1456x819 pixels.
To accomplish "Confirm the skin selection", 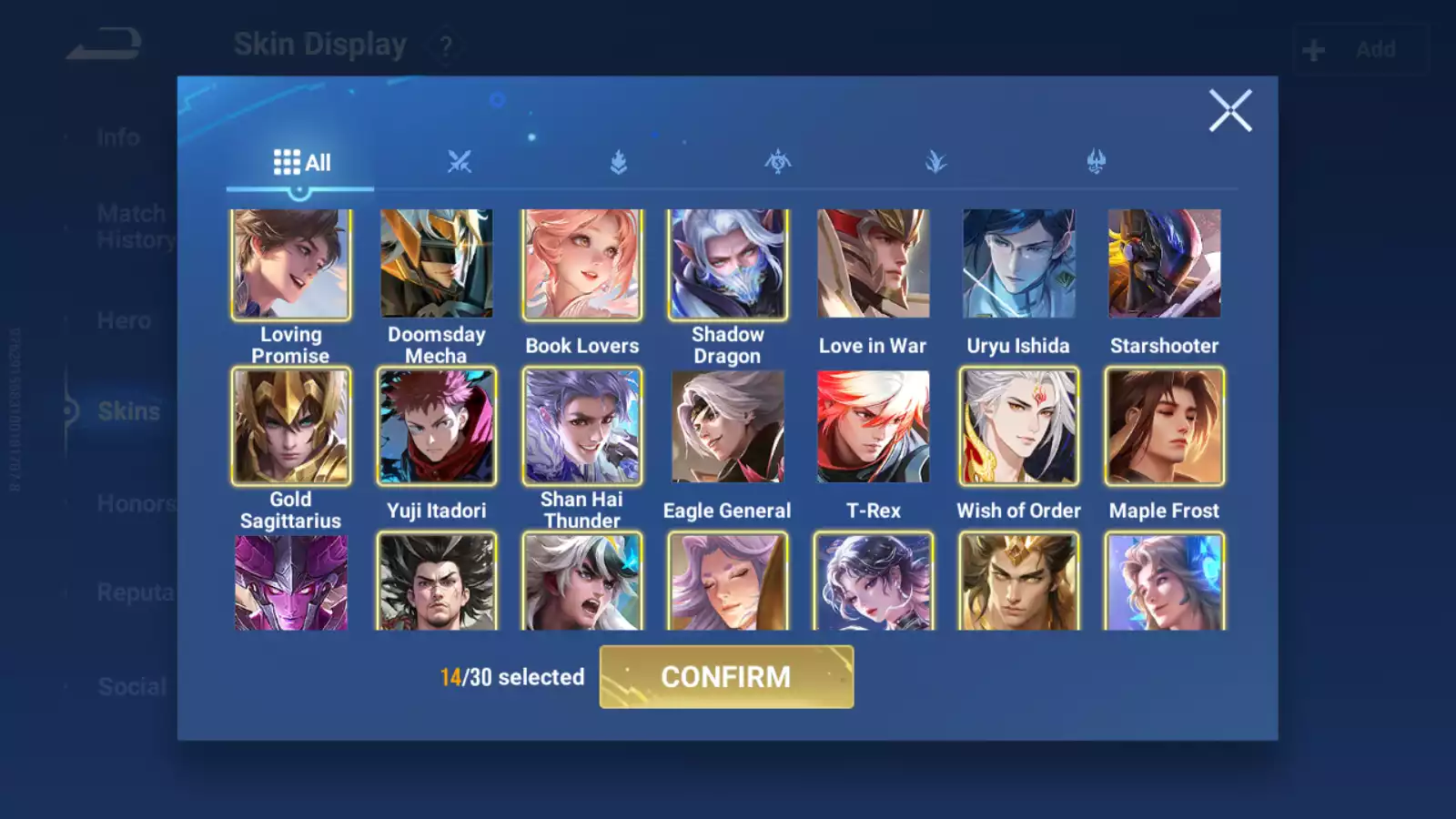I will [x=726, y=677].
